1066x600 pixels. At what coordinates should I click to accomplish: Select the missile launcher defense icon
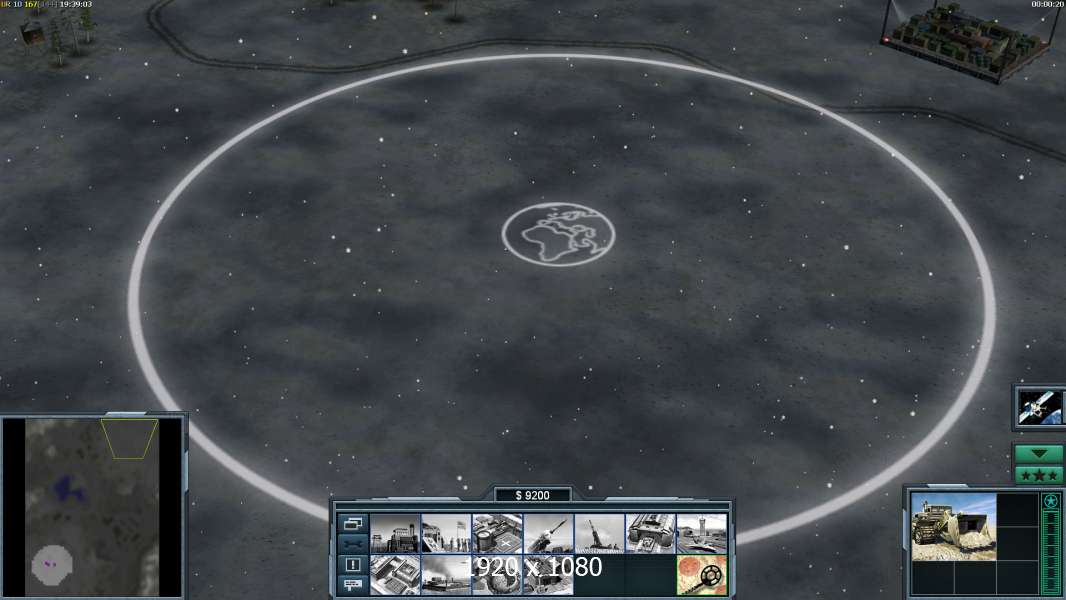tap(548, 533)
